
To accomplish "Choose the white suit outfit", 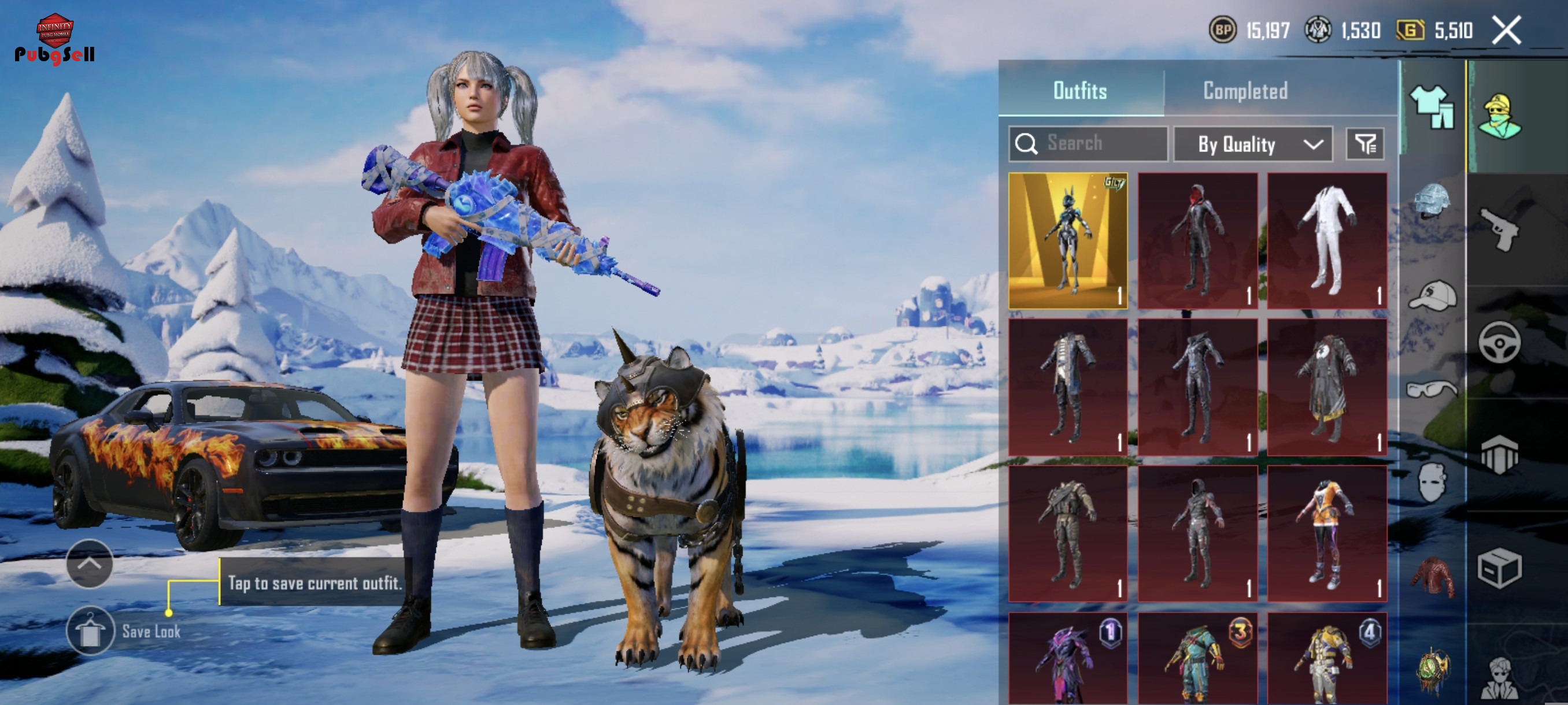I will click(1327, 241).
